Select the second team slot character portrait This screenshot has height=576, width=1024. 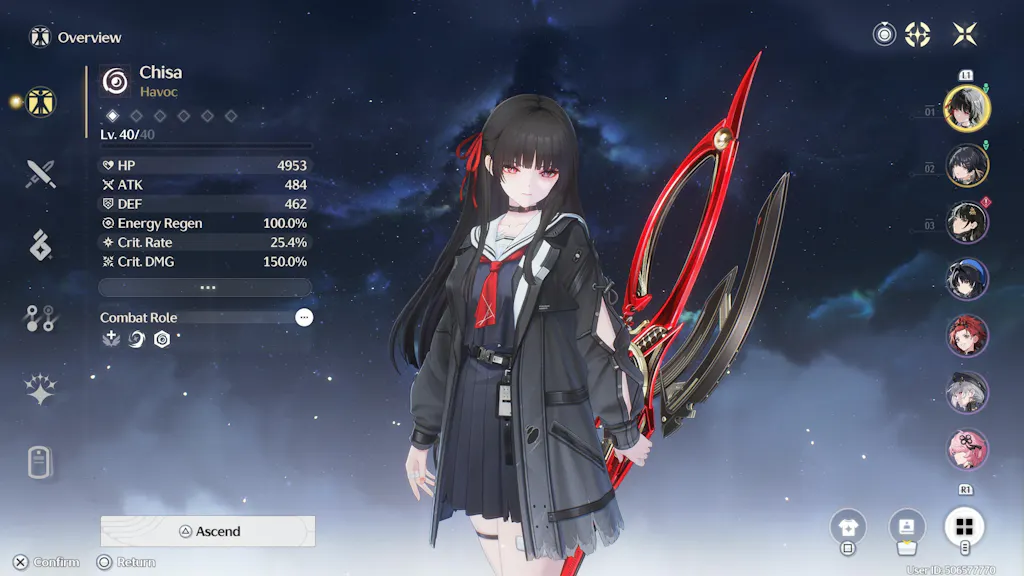[x=967, y=165]
